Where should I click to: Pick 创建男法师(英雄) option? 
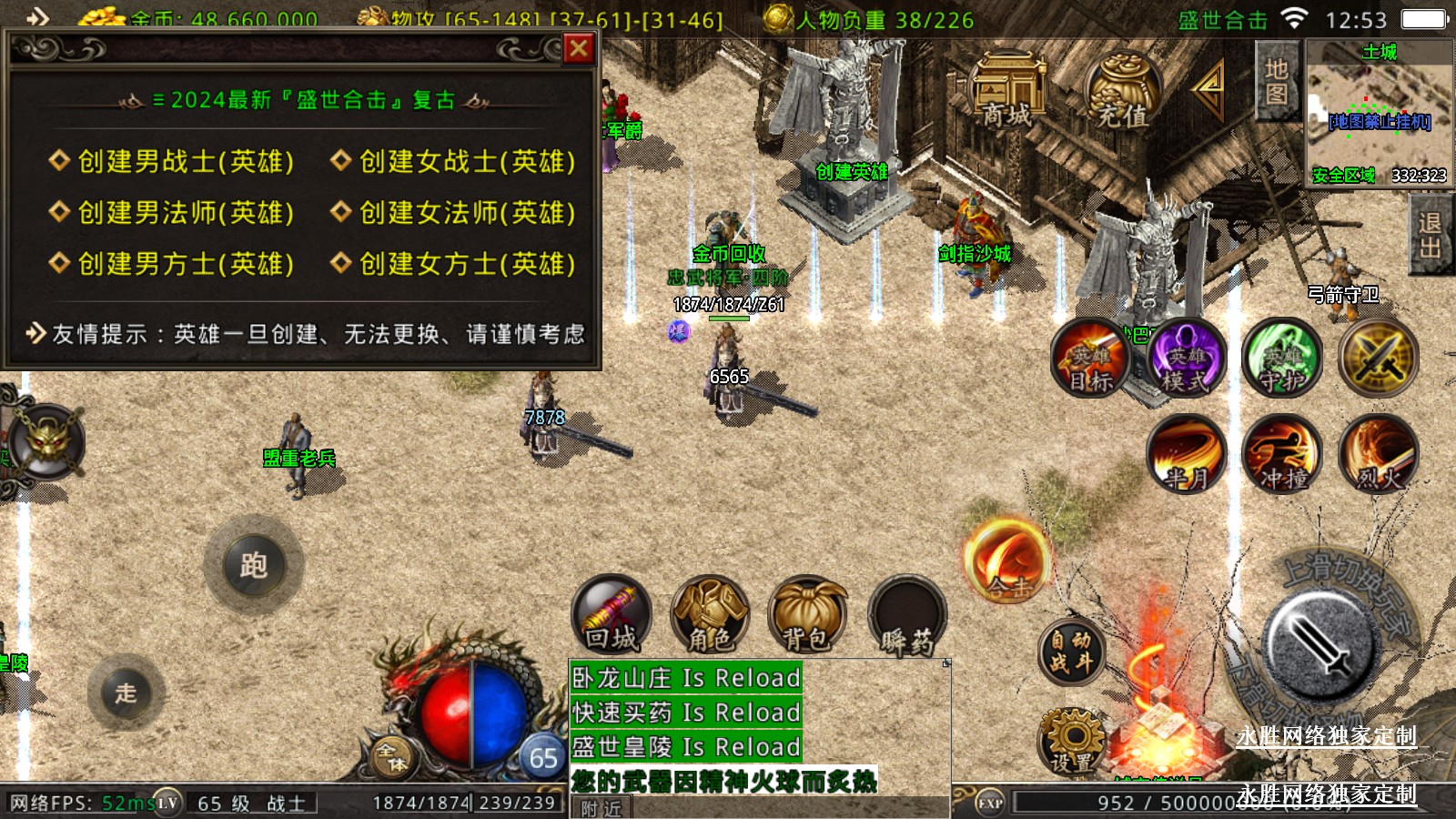173,212
